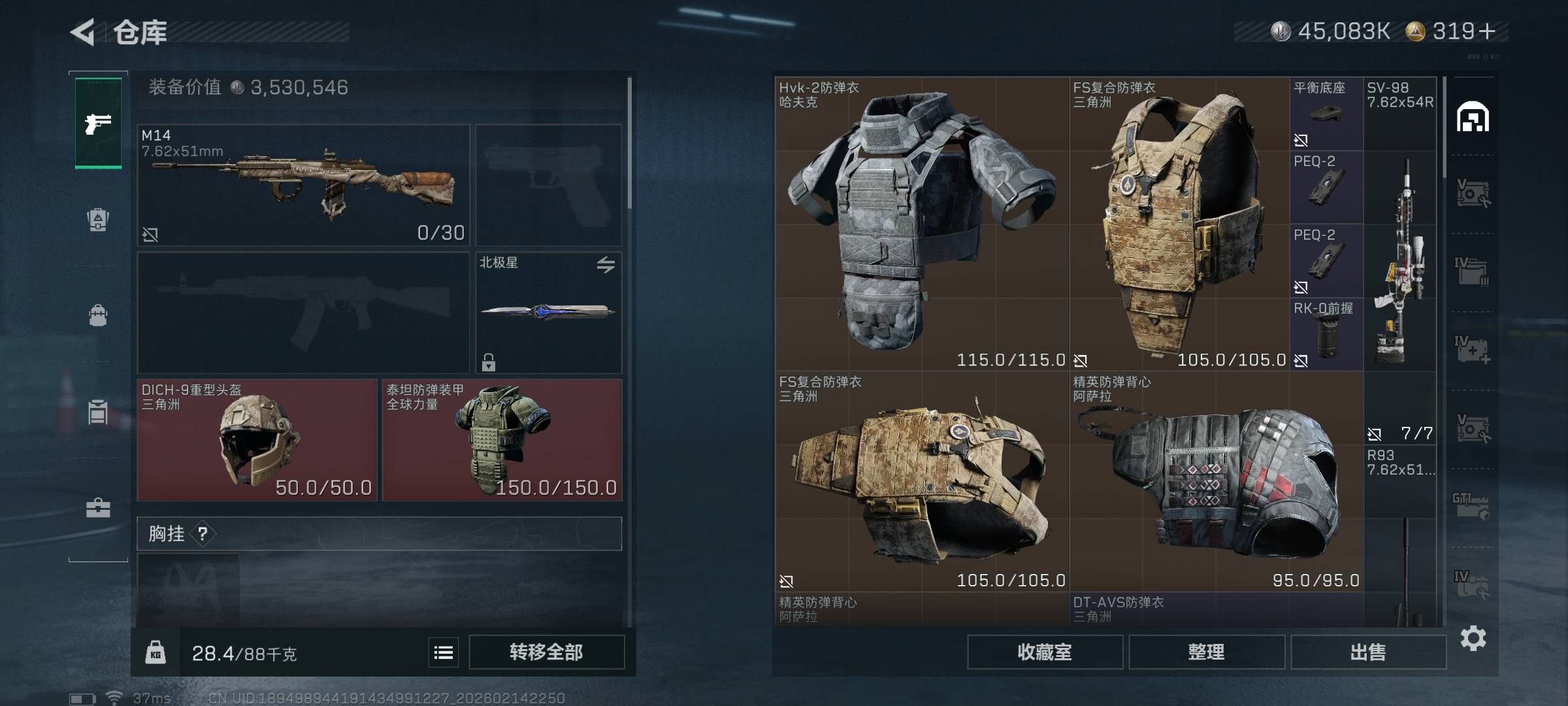Switch to the briefcase tab in sidebar
1568x706 pixels.
pyautogui.click(x=98, y=508)
